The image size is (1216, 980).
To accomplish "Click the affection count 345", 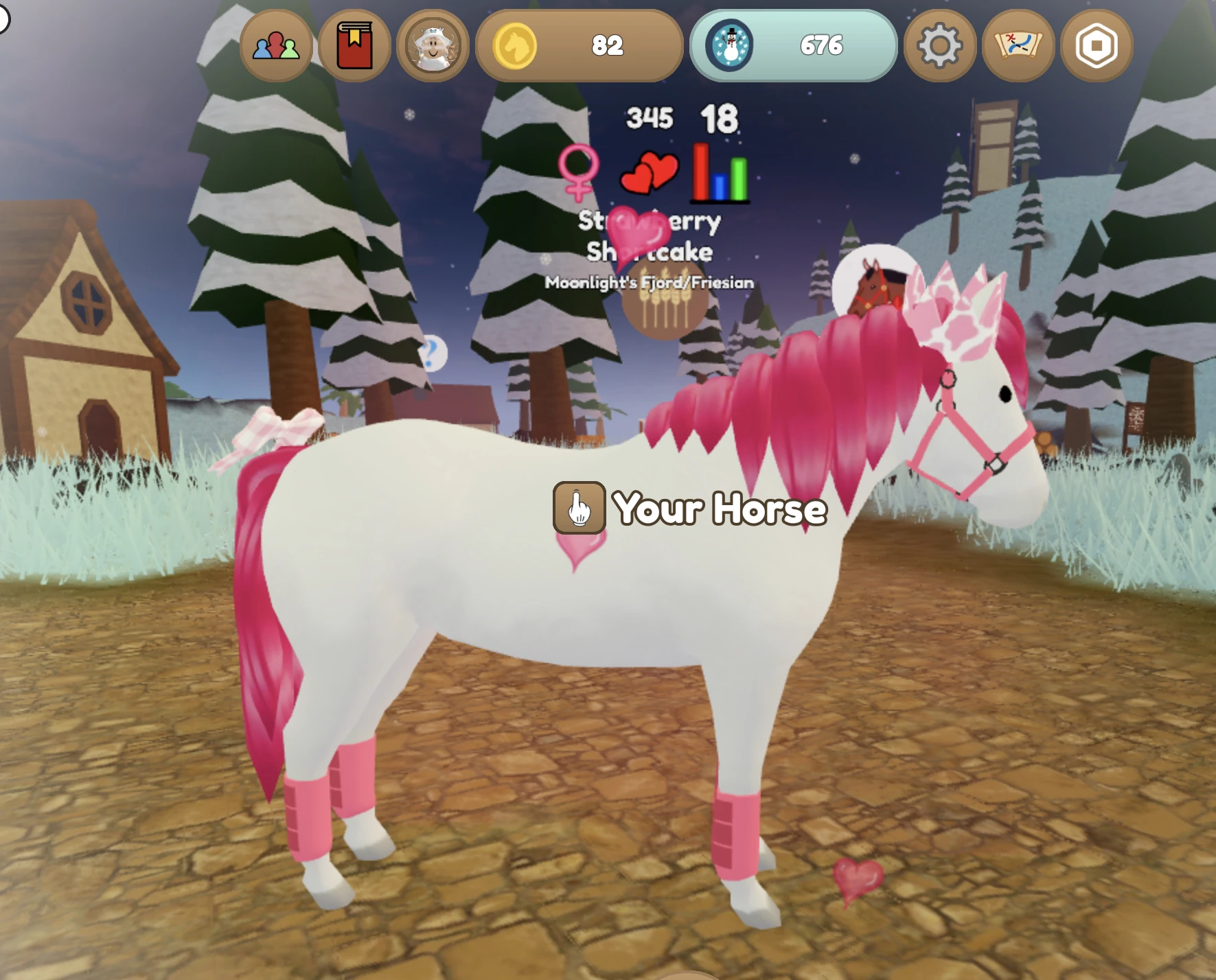I will (650, 118).
